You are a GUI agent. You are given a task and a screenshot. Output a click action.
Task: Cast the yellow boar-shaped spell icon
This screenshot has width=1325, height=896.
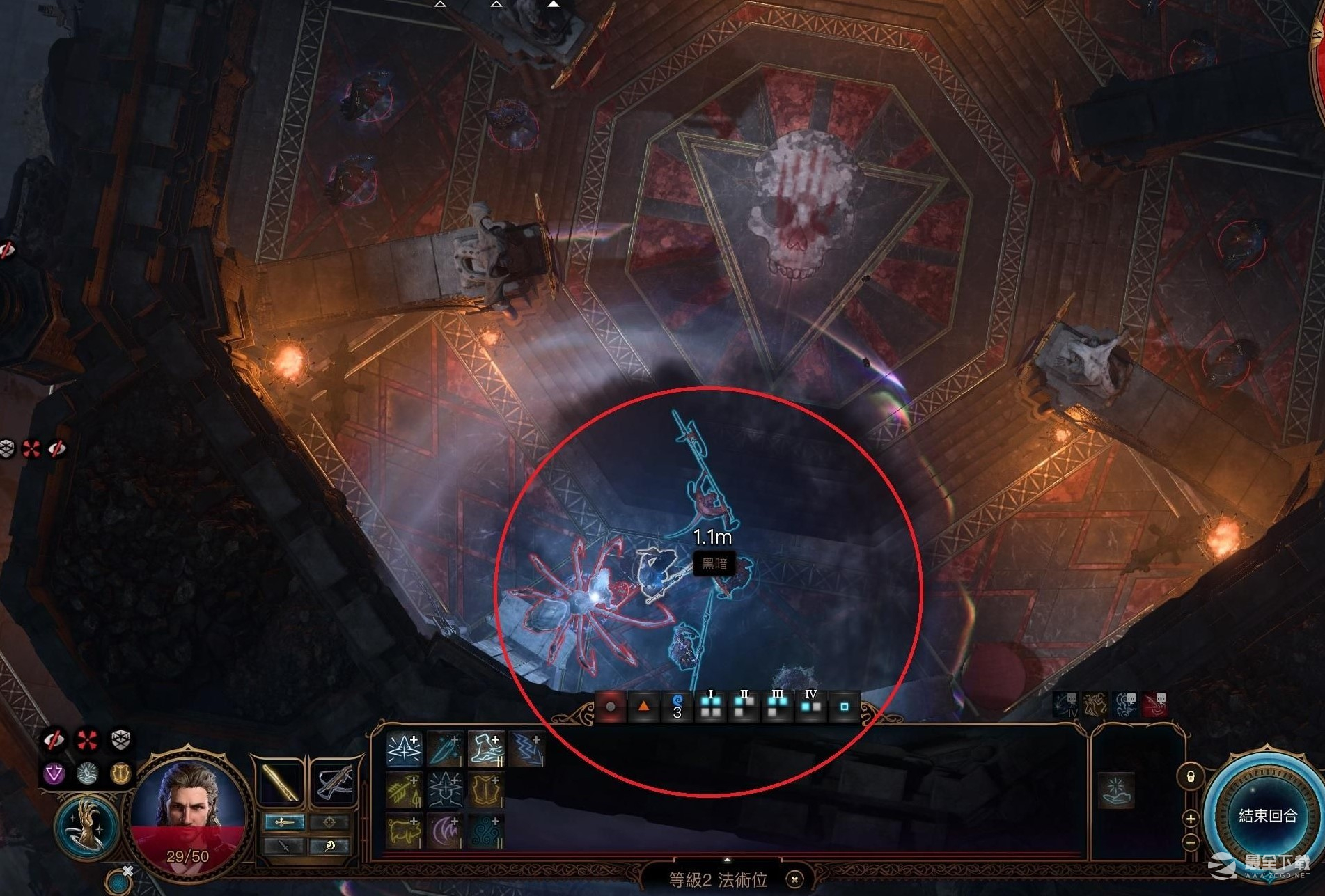tap(404, 831)
